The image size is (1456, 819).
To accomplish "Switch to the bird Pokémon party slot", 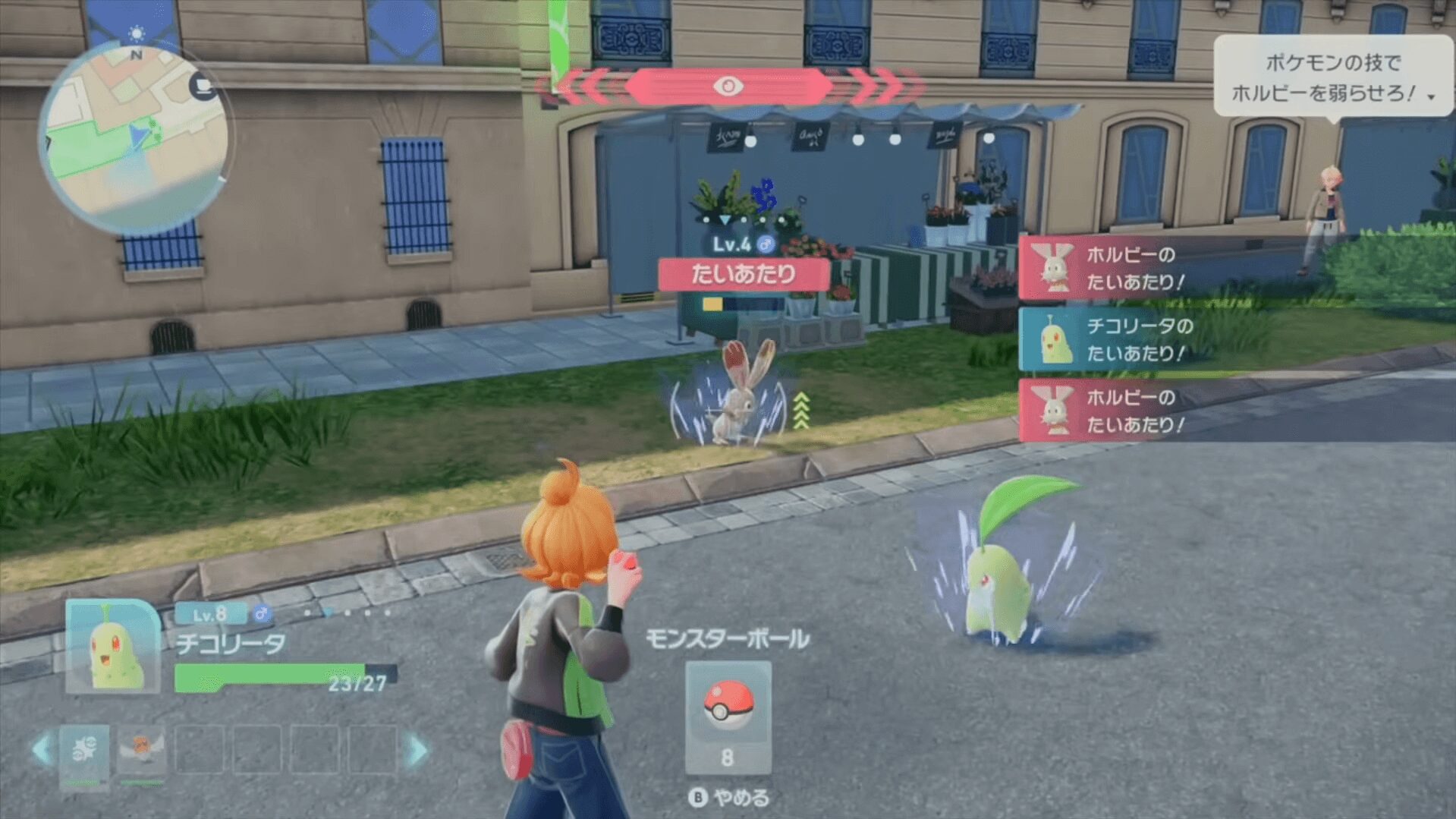I will 141,751.
